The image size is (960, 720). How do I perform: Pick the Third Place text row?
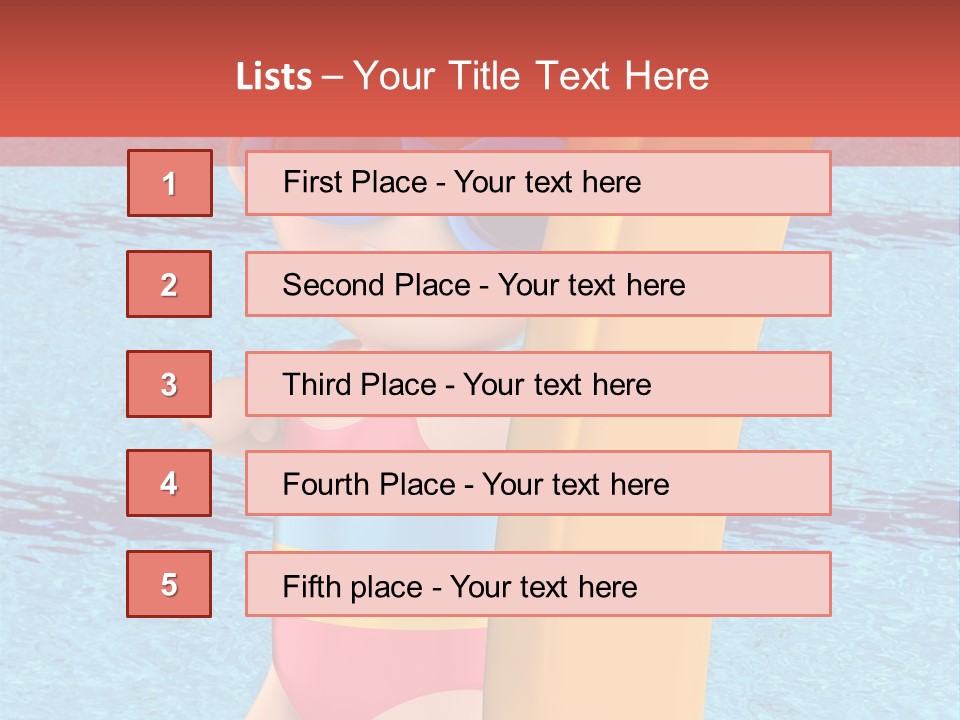538,384
